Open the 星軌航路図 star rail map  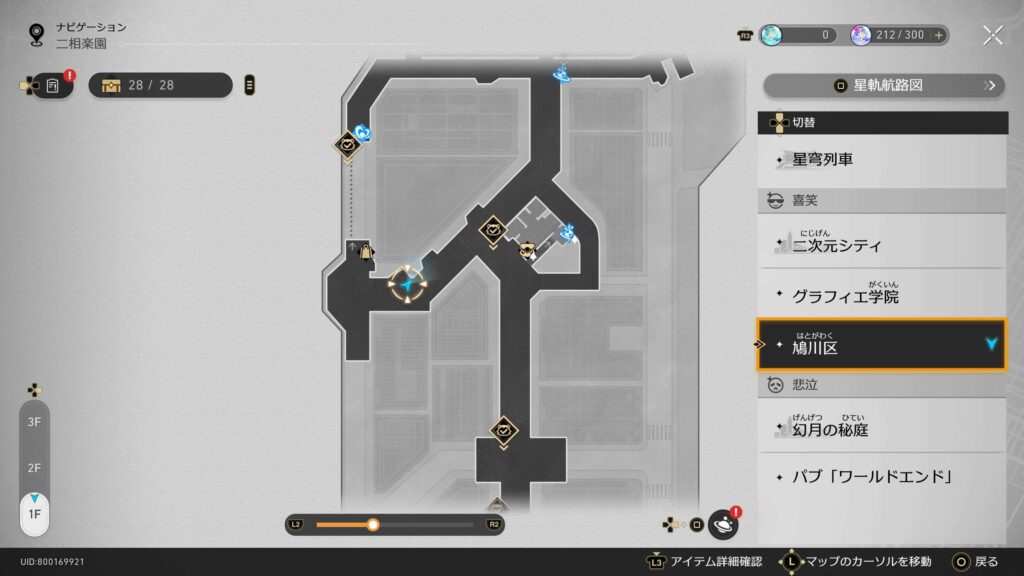(883, 85)
